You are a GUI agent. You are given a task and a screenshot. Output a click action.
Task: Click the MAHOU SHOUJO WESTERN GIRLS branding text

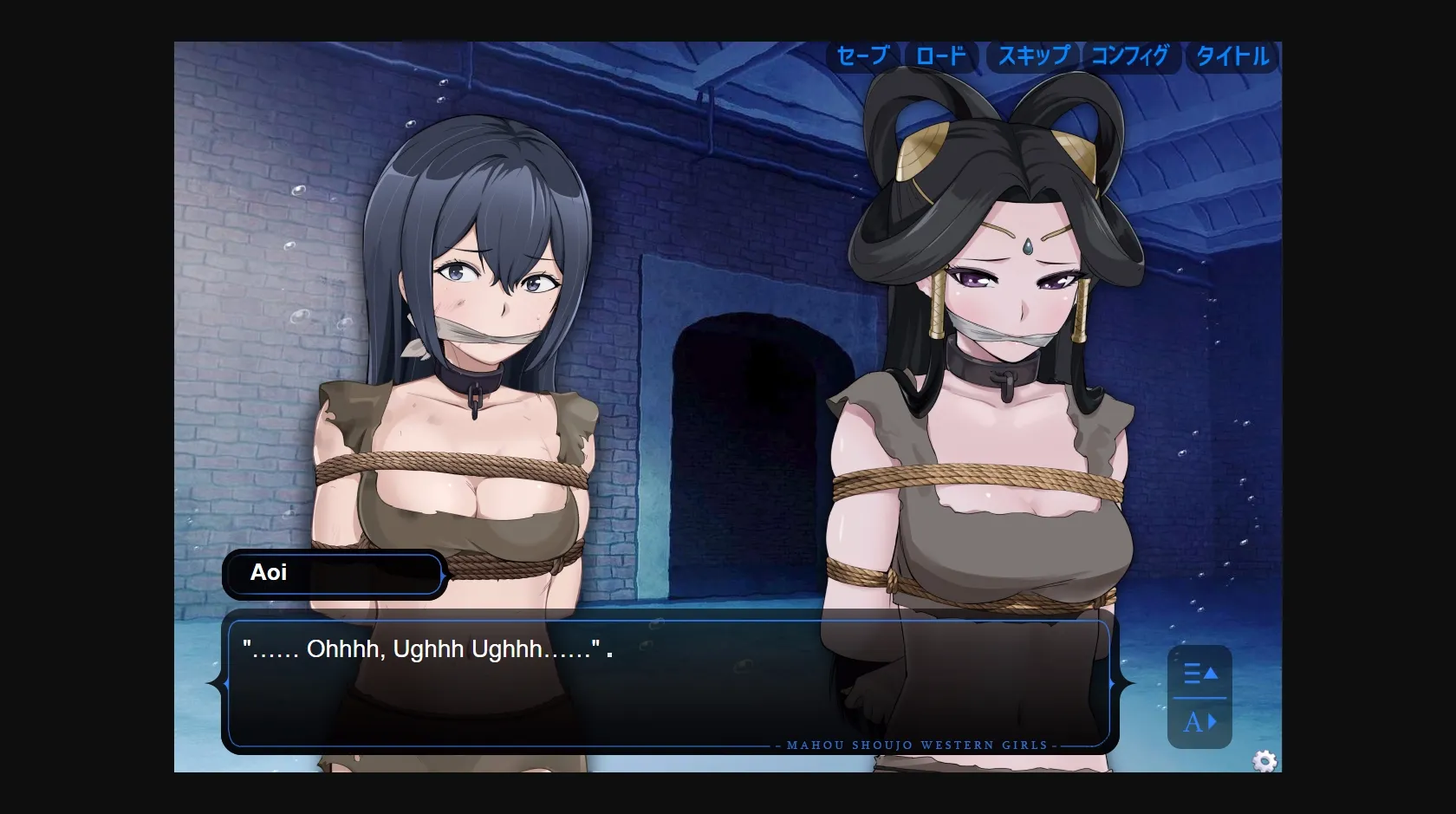[914, 744]
